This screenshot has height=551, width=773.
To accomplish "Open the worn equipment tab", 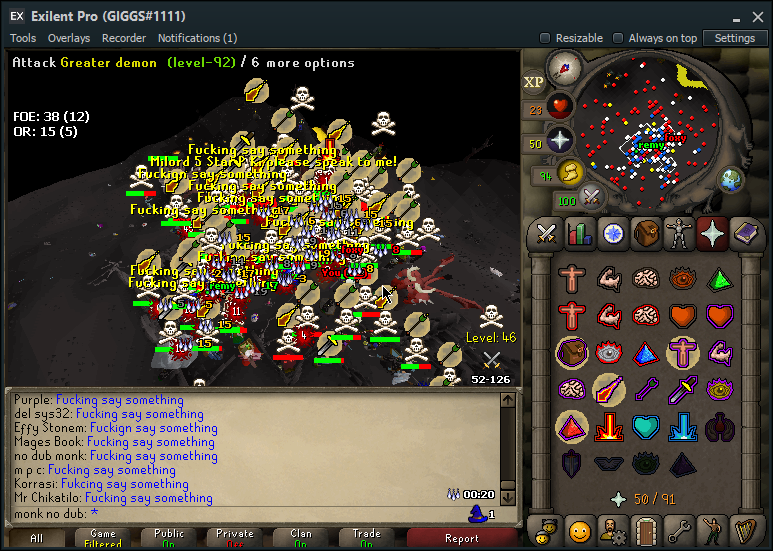I will [679, 233].
